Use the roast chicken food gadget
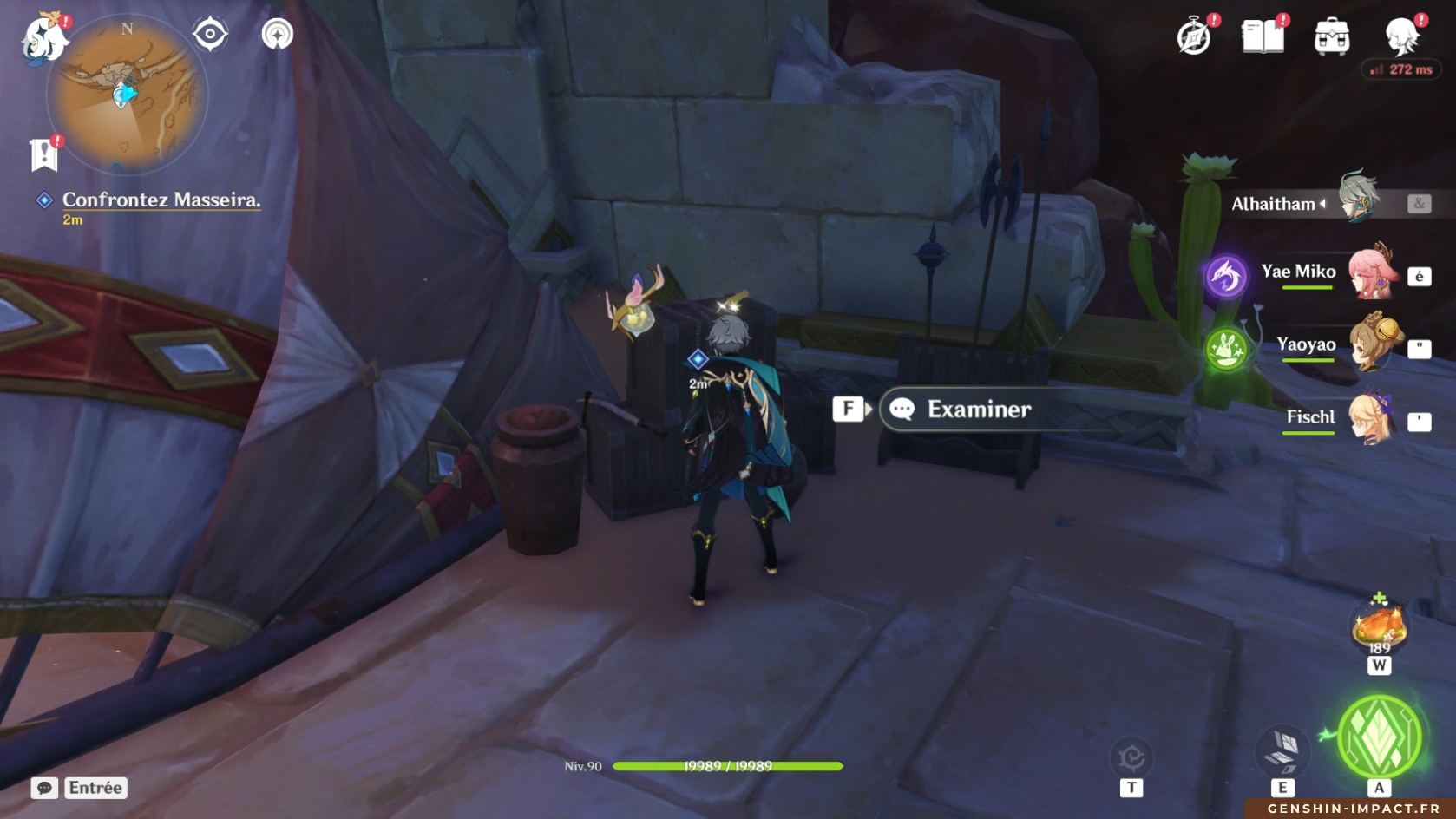 point(1379,626)
